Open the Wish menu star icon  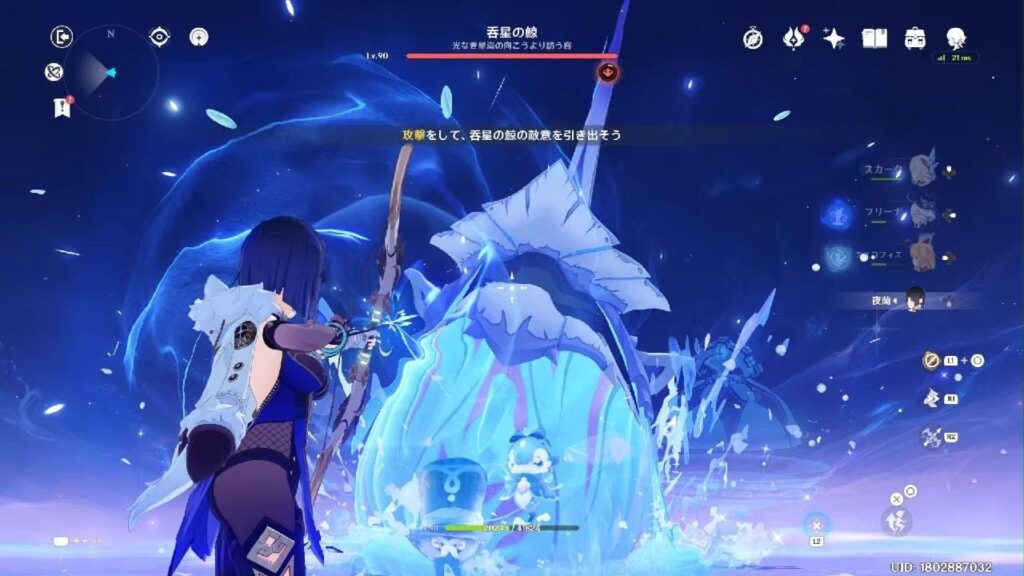point(834,38)
